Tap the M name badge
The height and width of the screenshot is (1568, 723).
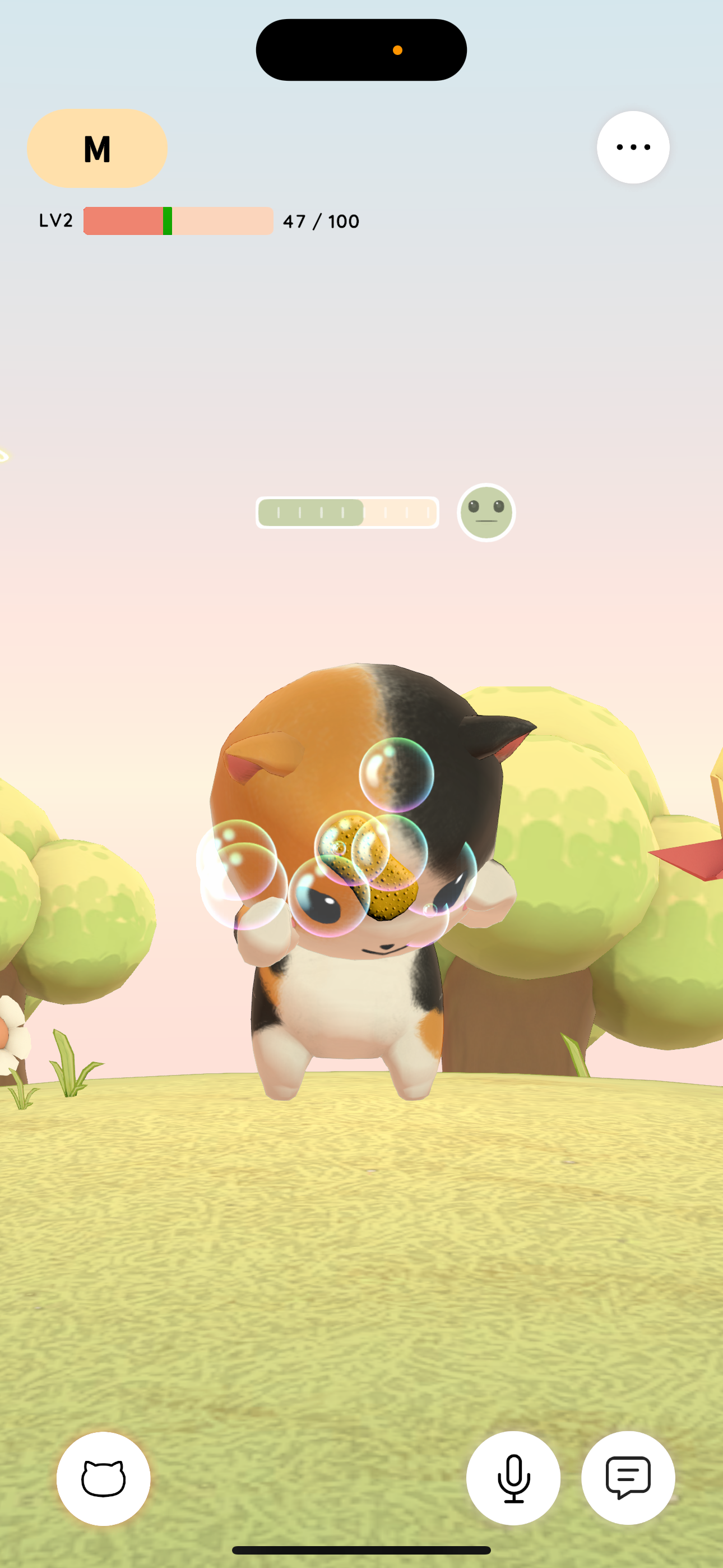click(x=97, y=148)
